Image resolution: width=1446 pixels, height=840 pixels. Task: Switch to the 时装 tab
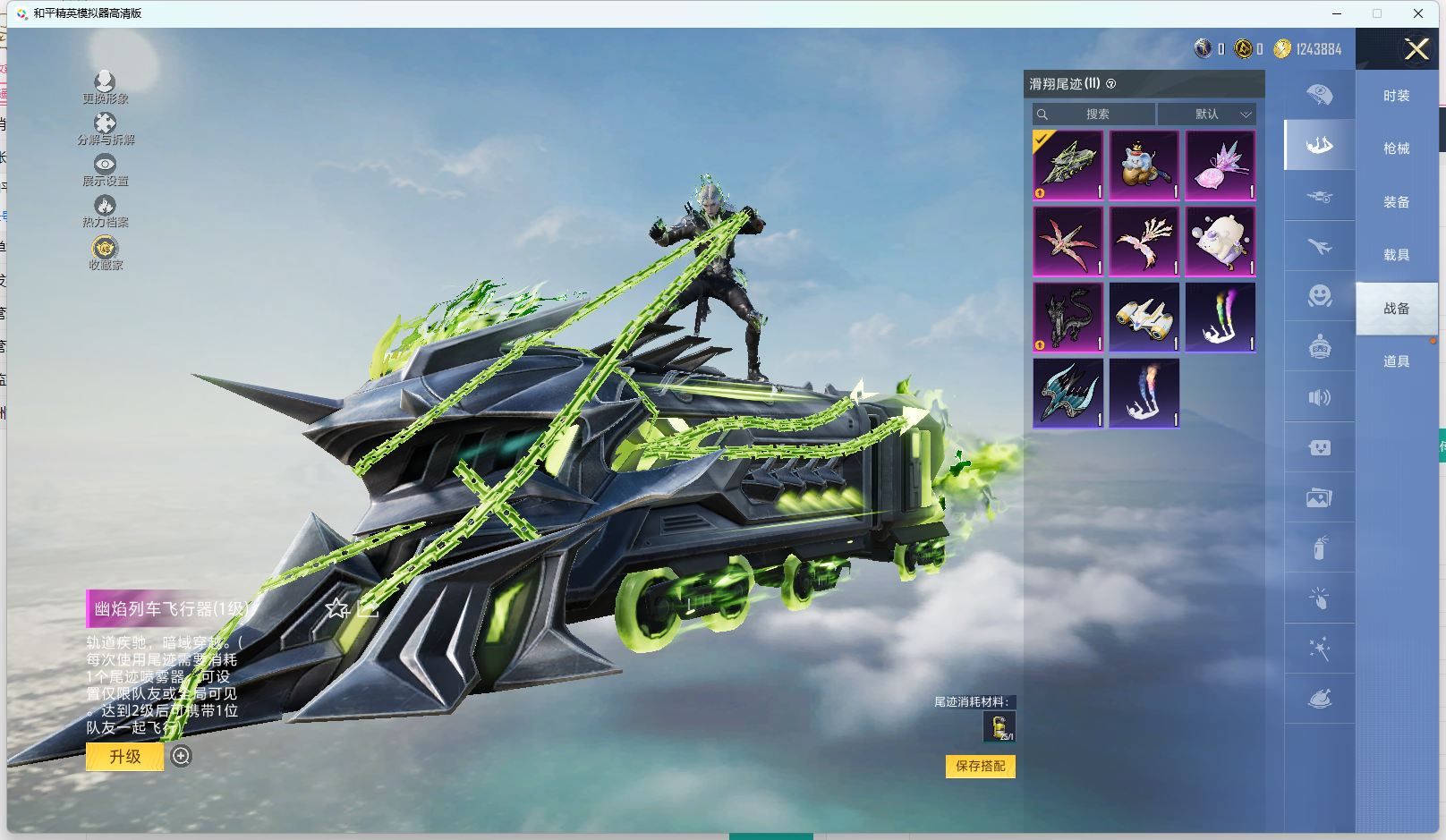point(1396,96)
